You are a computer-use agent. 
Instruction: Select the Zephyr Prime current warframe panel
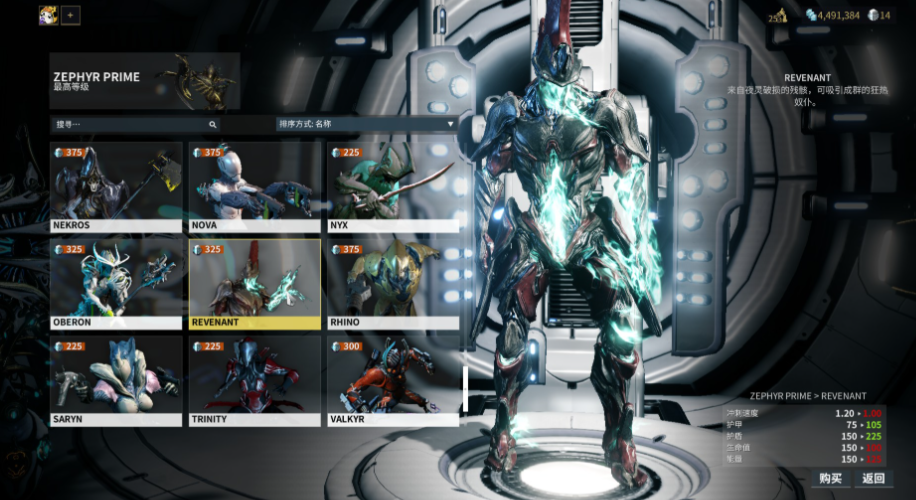(x=144, y=81)
